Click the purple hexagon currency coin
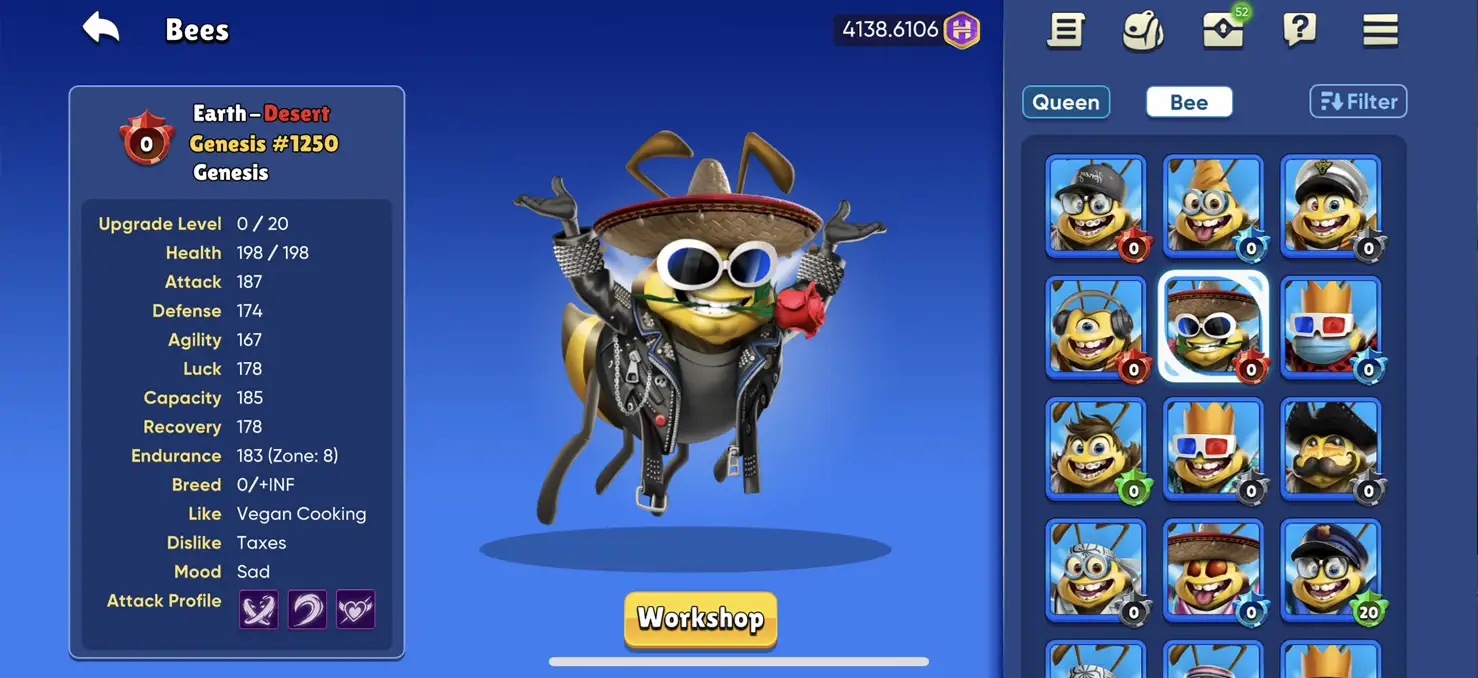Viewport: 1478px width, 678px height. coord(962,30)
